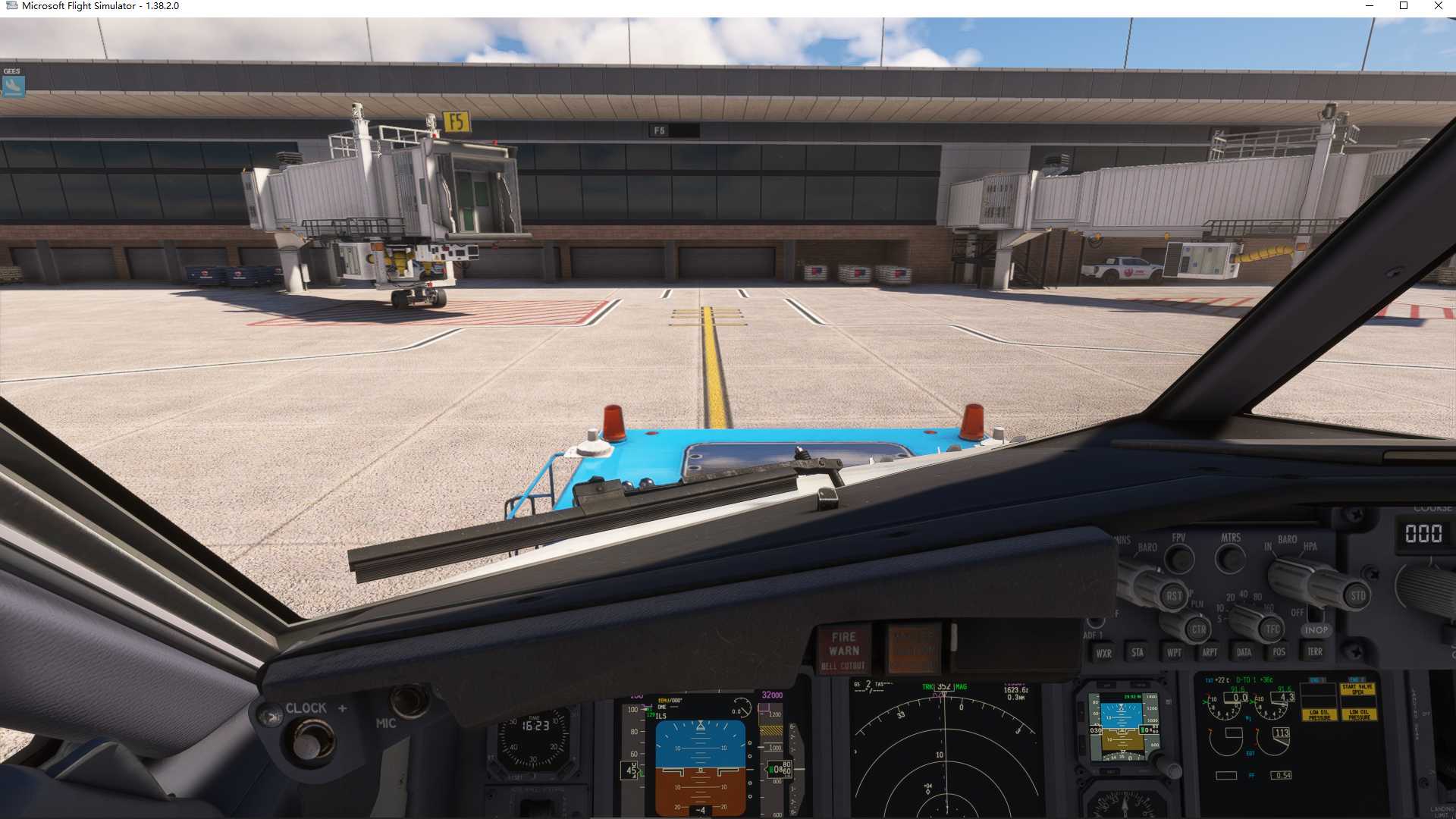Image resolution: width=1456 pixels, height=819 pixels.
Task: Toggle CTR centered mode on the ND knob
Action: (x=1198, y=629)
